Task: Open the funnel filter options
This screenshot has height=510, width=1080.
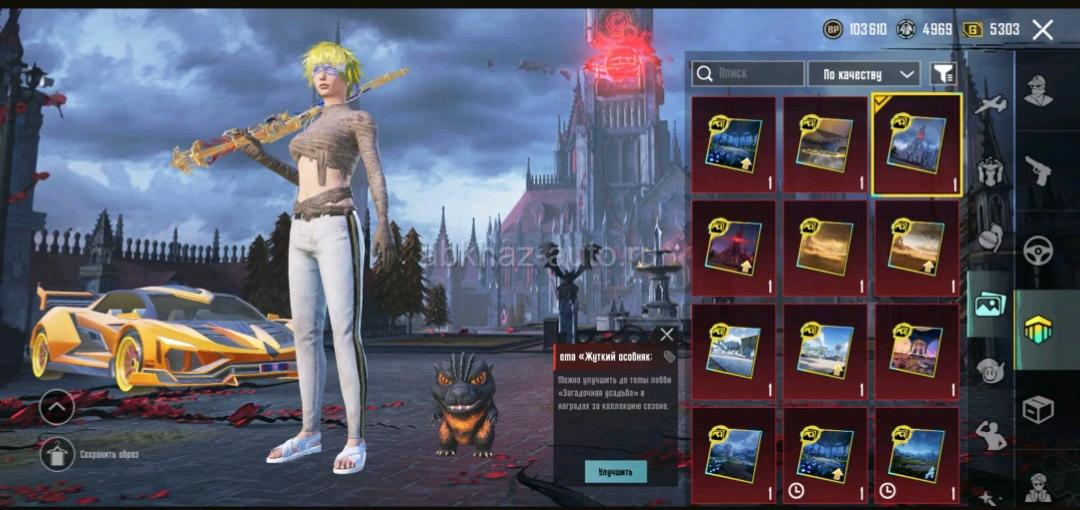Action: coord(942,74)
